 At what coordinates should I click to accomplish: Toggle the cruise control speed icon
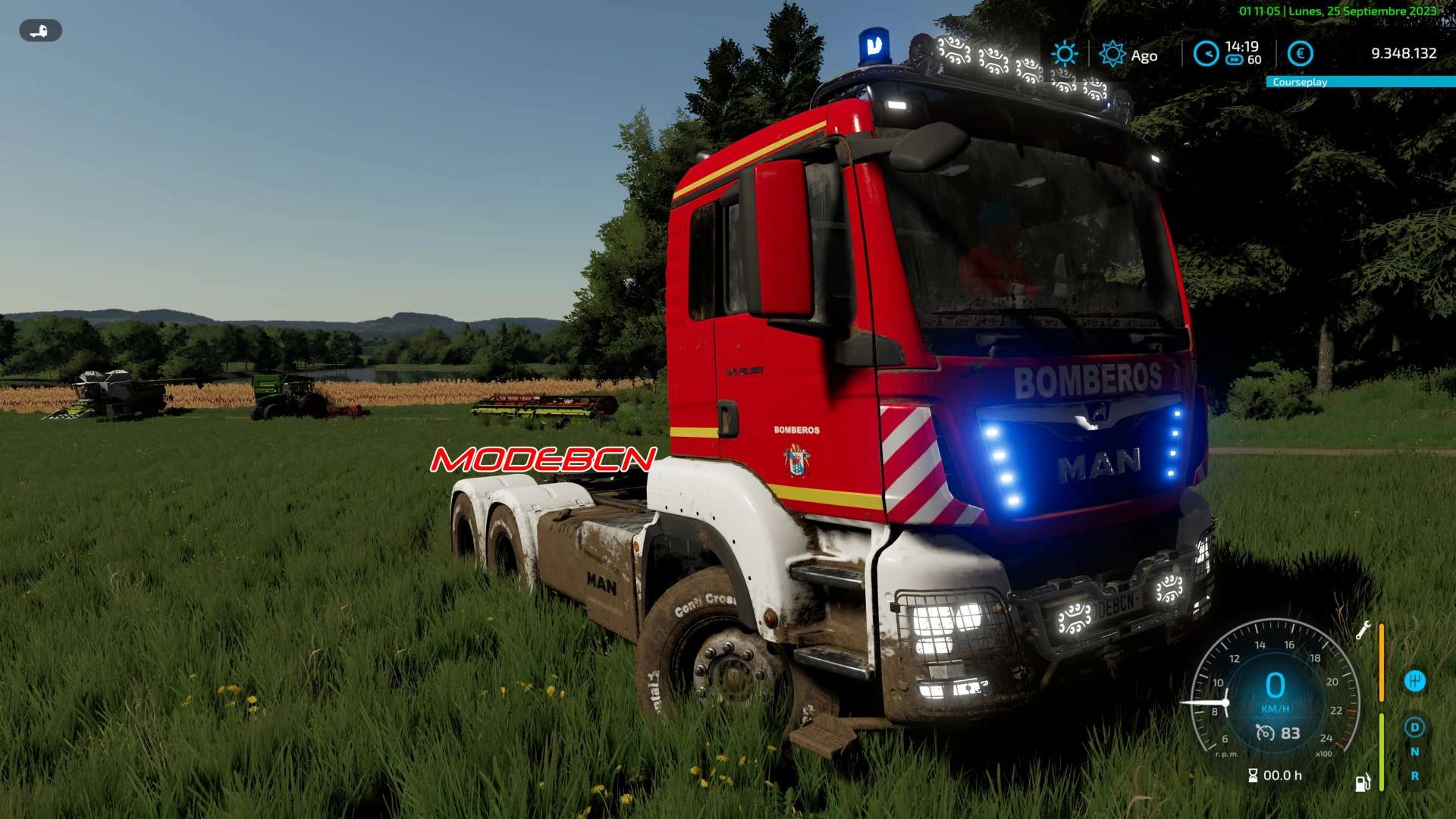pyautogui.click(x=1265, y=733)
